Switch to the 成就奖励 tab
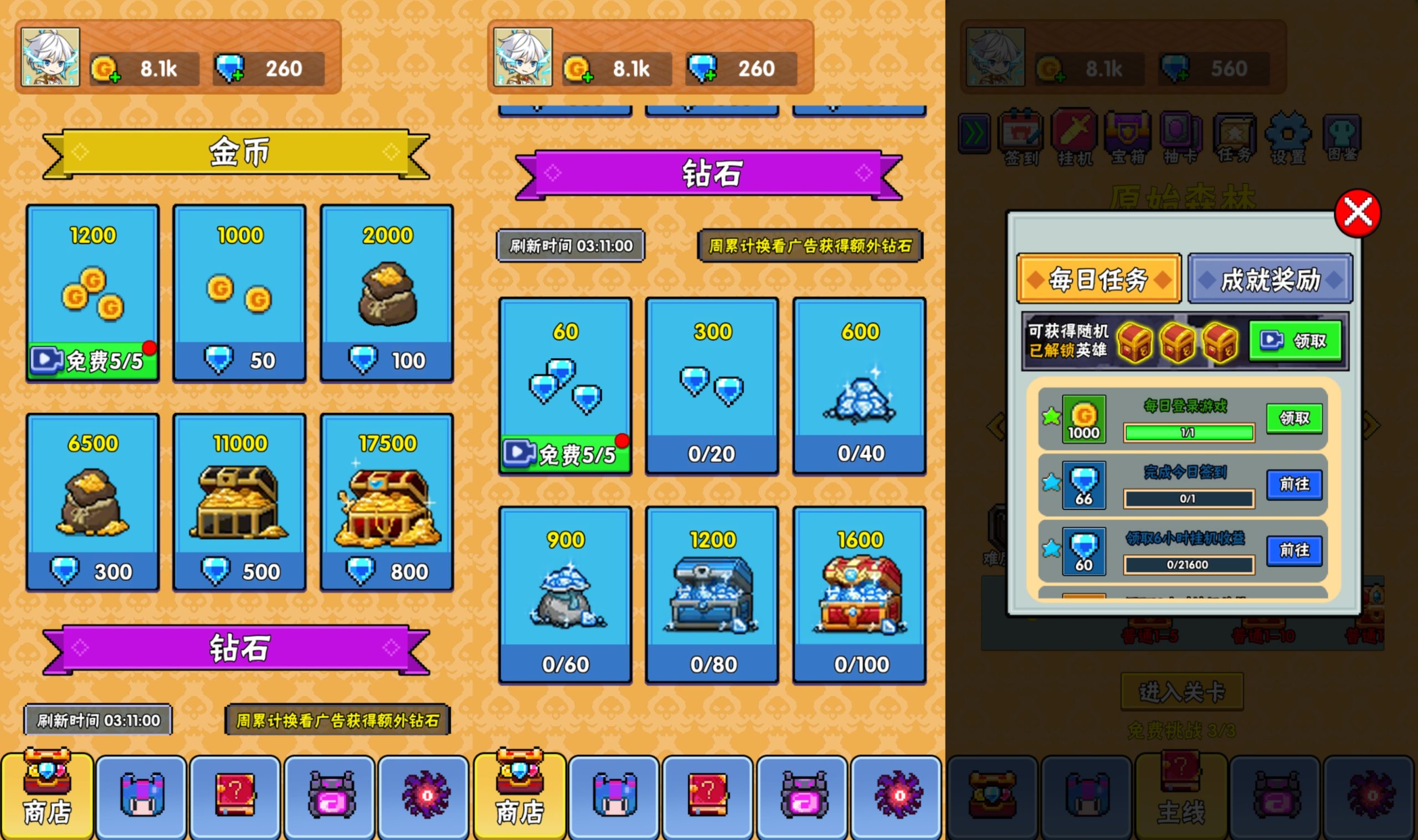The height and width of the screenshot is (840, 1418). click(x=1270, y=279)
